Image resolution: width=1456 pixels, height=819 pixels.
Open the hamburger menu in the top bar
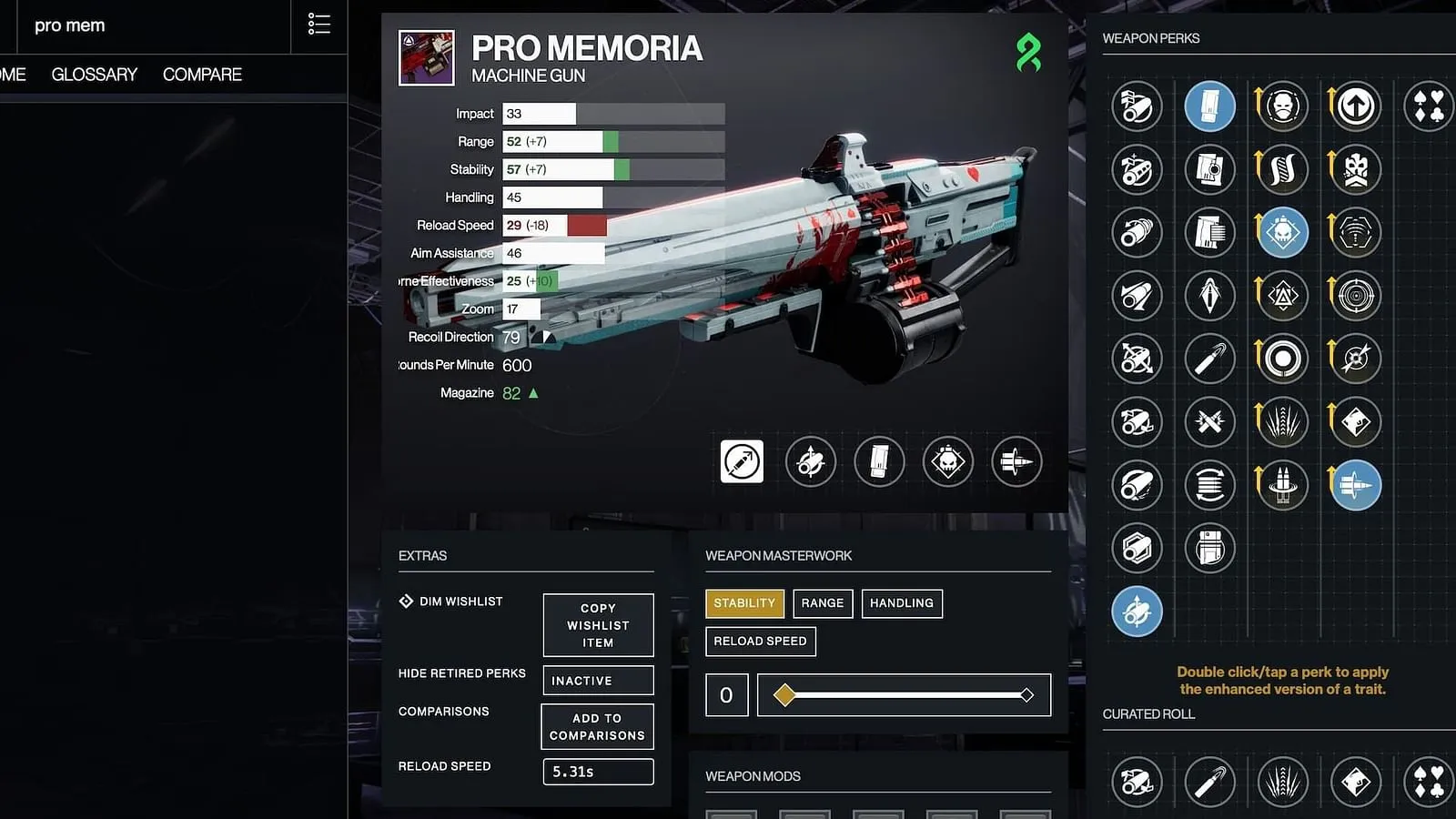(318, 24)
